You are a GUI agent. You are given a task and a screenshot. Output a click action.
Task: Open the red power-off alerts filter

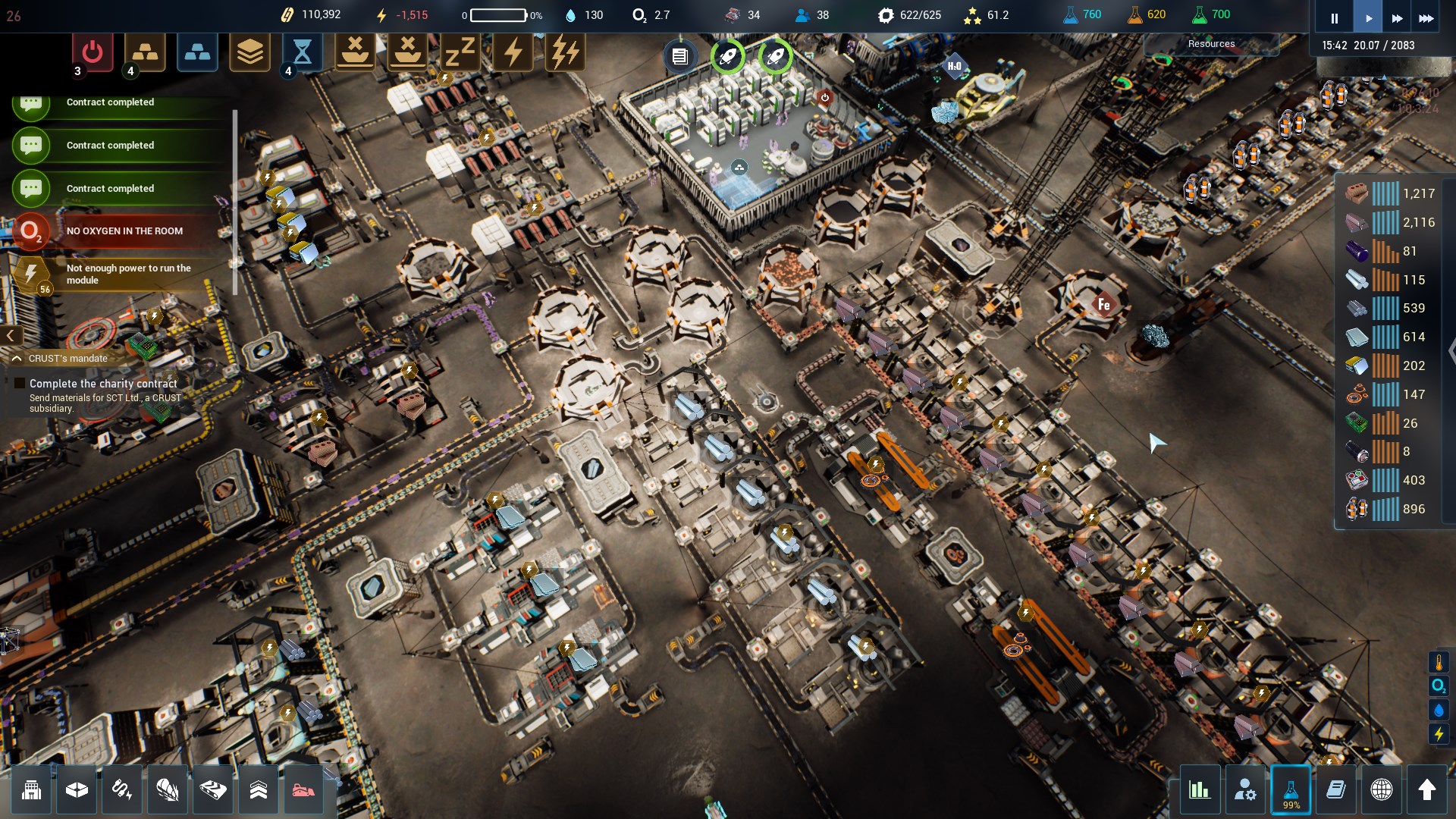point(93,52)
